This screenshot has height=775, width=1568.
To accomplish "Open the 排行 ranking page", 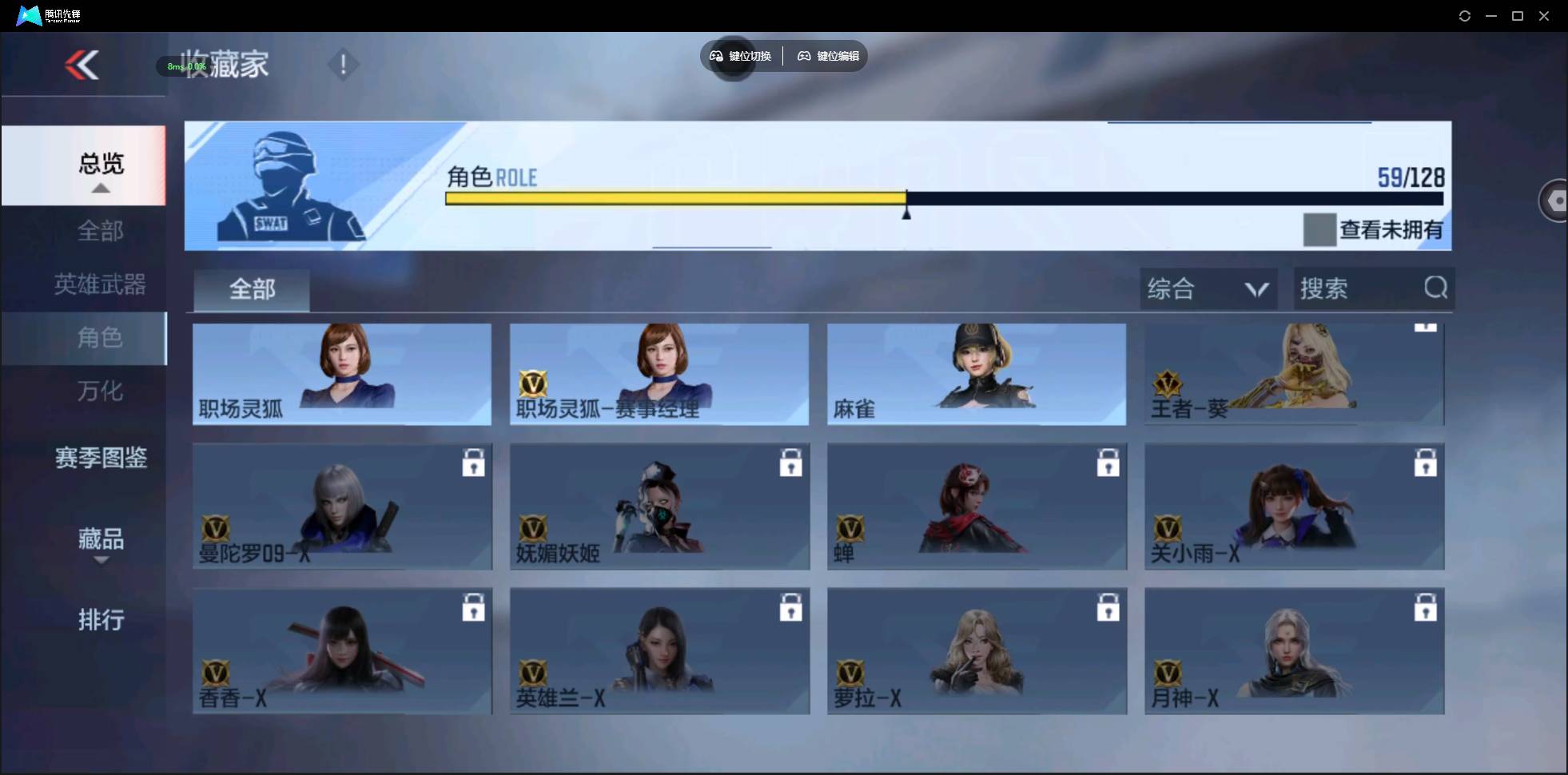I will [101, 620].
